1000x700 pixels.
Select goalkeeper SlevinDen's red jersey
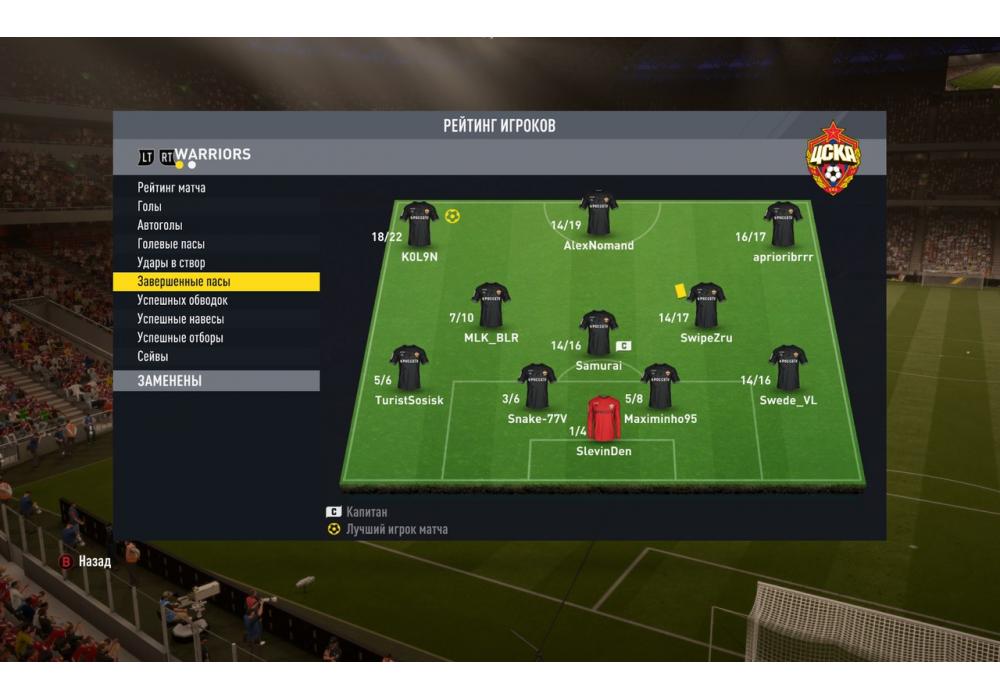(603, 419)
